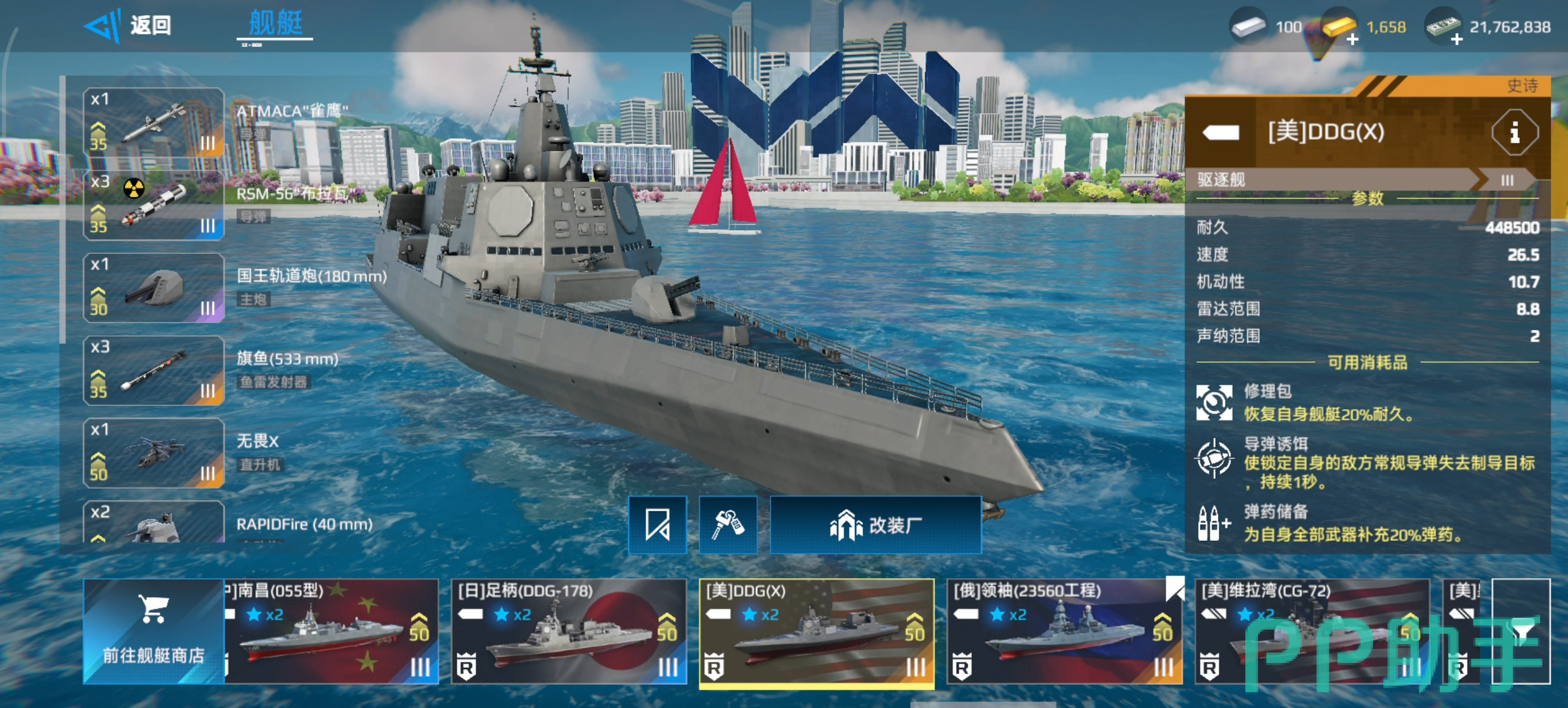This screenshot has height=708, width=1568.
Task: Choose the 足柄(DDG-178) ship card
Action: point(568,631)
